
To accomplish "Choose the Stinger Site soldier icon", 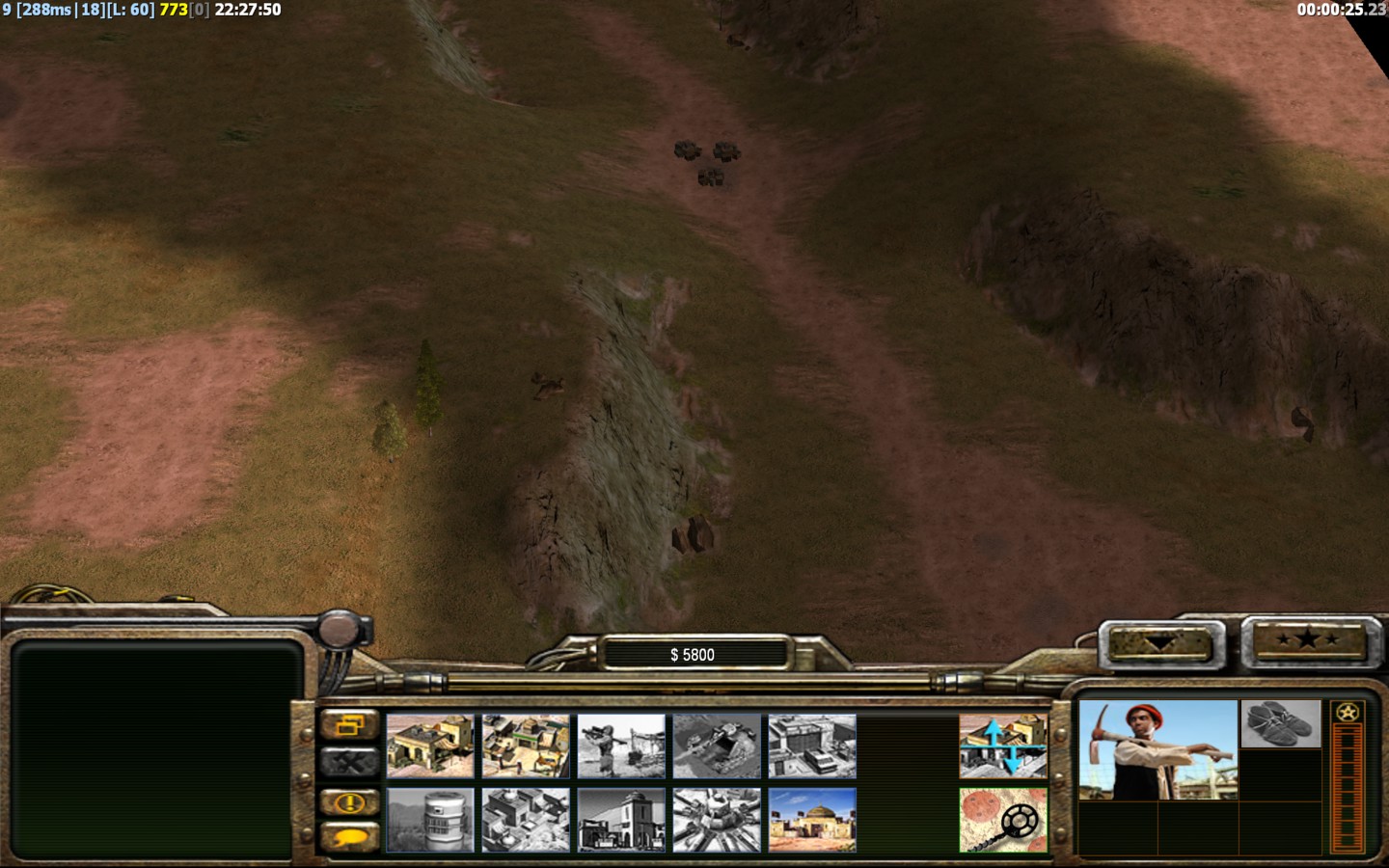I will coord(621,746).
